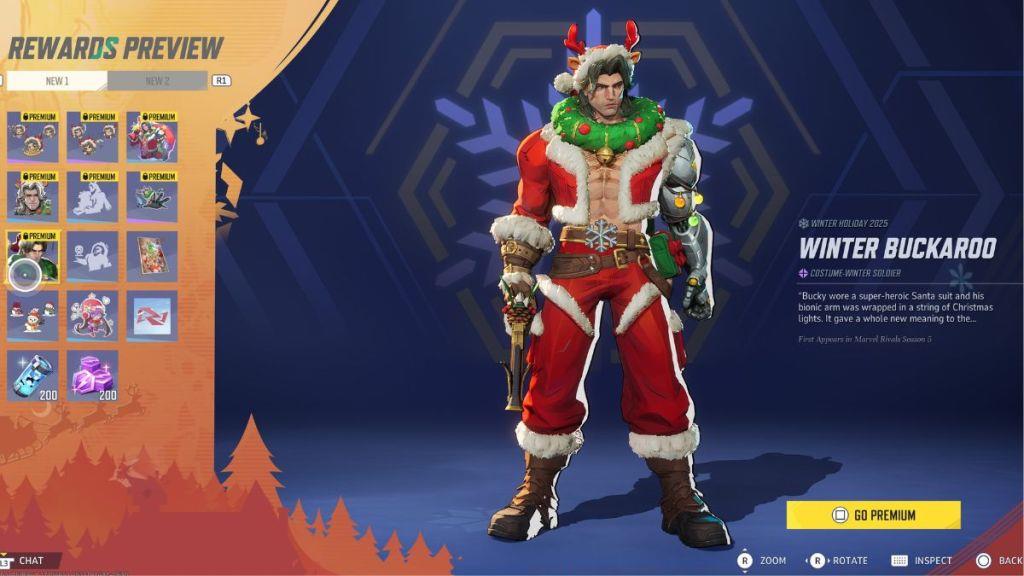Pick the green claw glove premium reward
The height and width of the screenshot is (576, 1024).
(152, 196)
